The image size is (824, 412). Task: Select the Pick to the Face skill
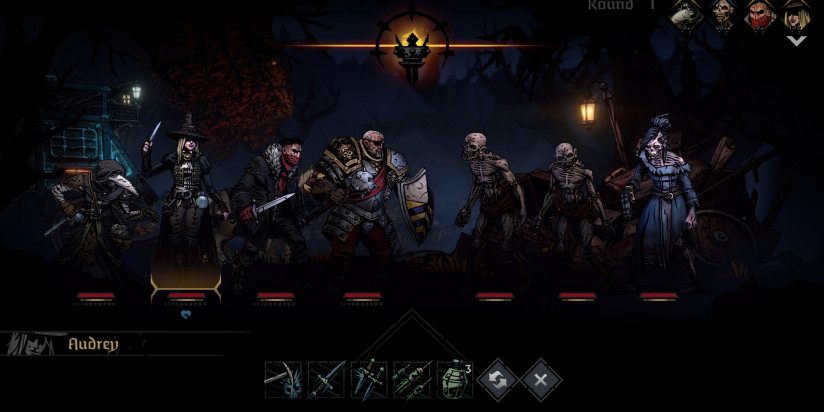[x=283, y=380]
